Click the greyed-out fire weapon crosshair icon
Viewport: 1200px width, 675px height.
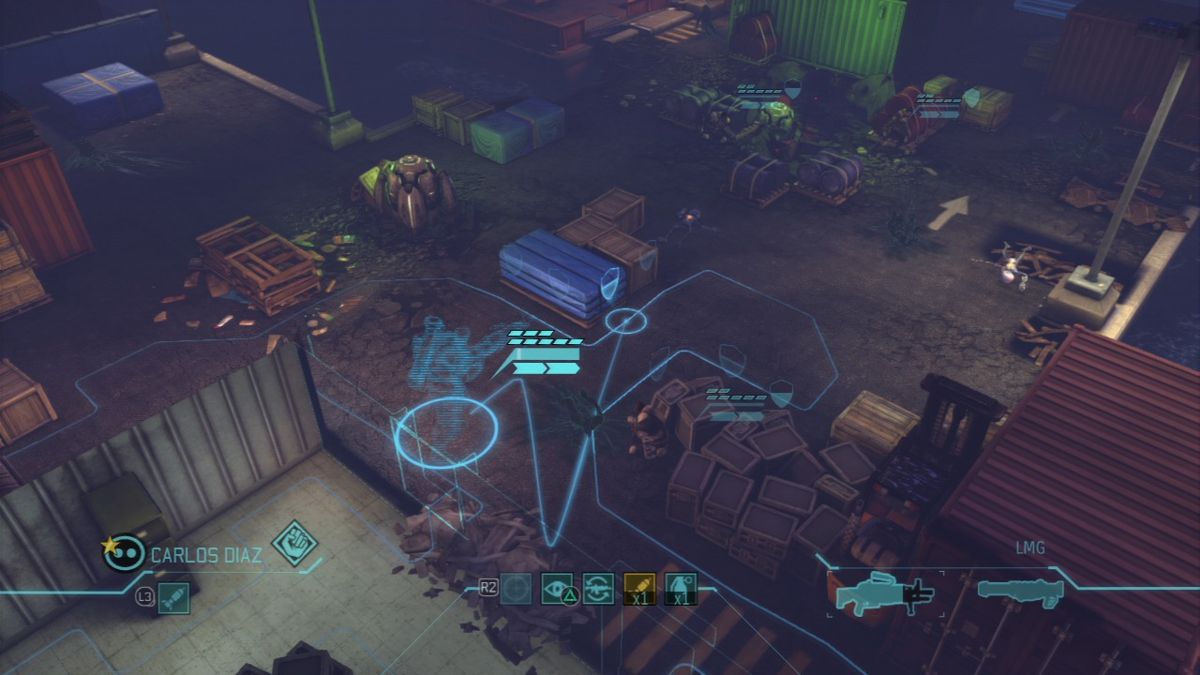(x=516, y=589)
